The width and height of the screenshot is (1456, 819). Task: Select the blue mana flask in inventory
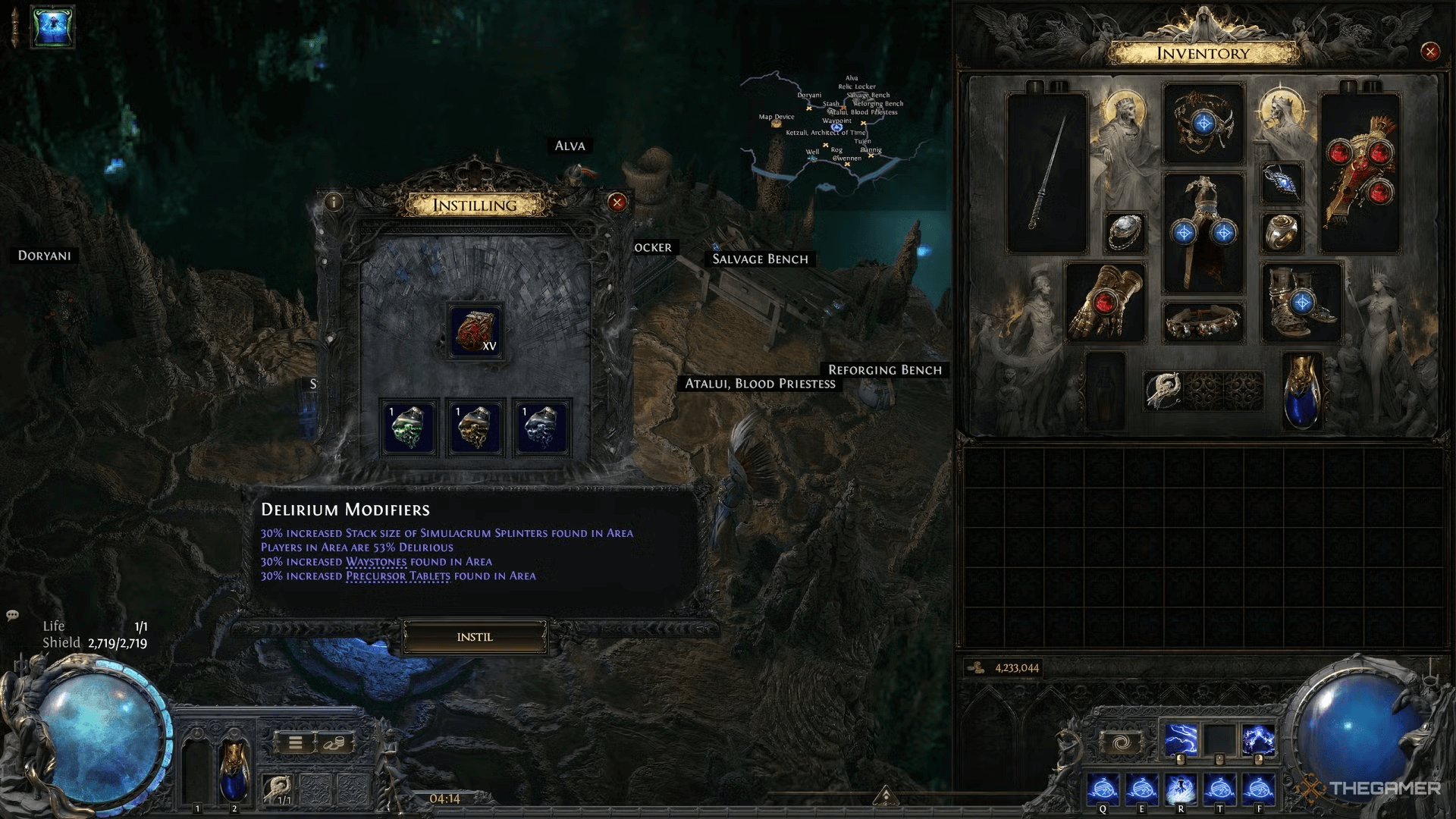pos(1302,391)
